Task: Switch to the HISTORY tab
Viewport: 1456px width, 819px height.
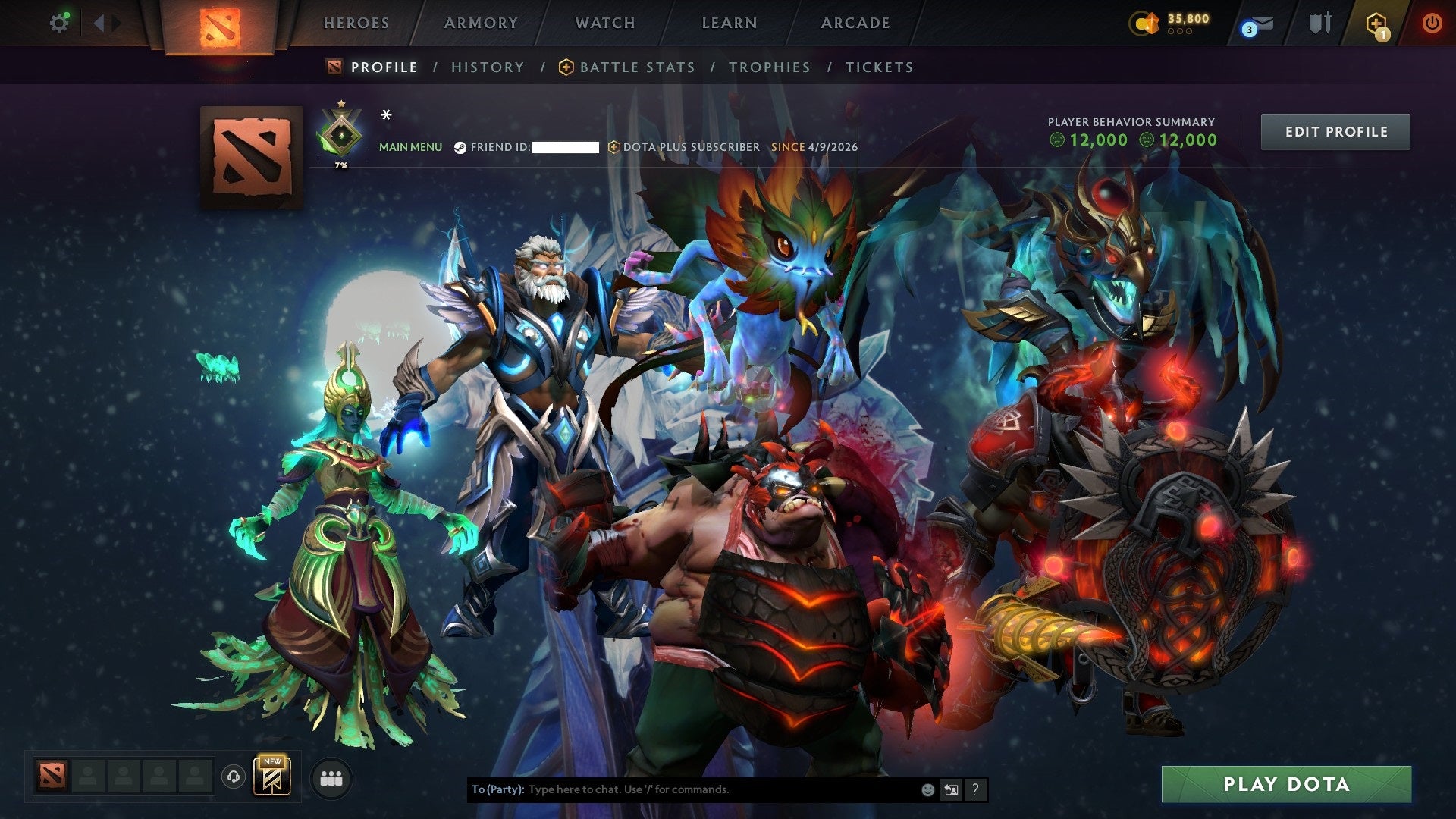Action: coord(488,67)
